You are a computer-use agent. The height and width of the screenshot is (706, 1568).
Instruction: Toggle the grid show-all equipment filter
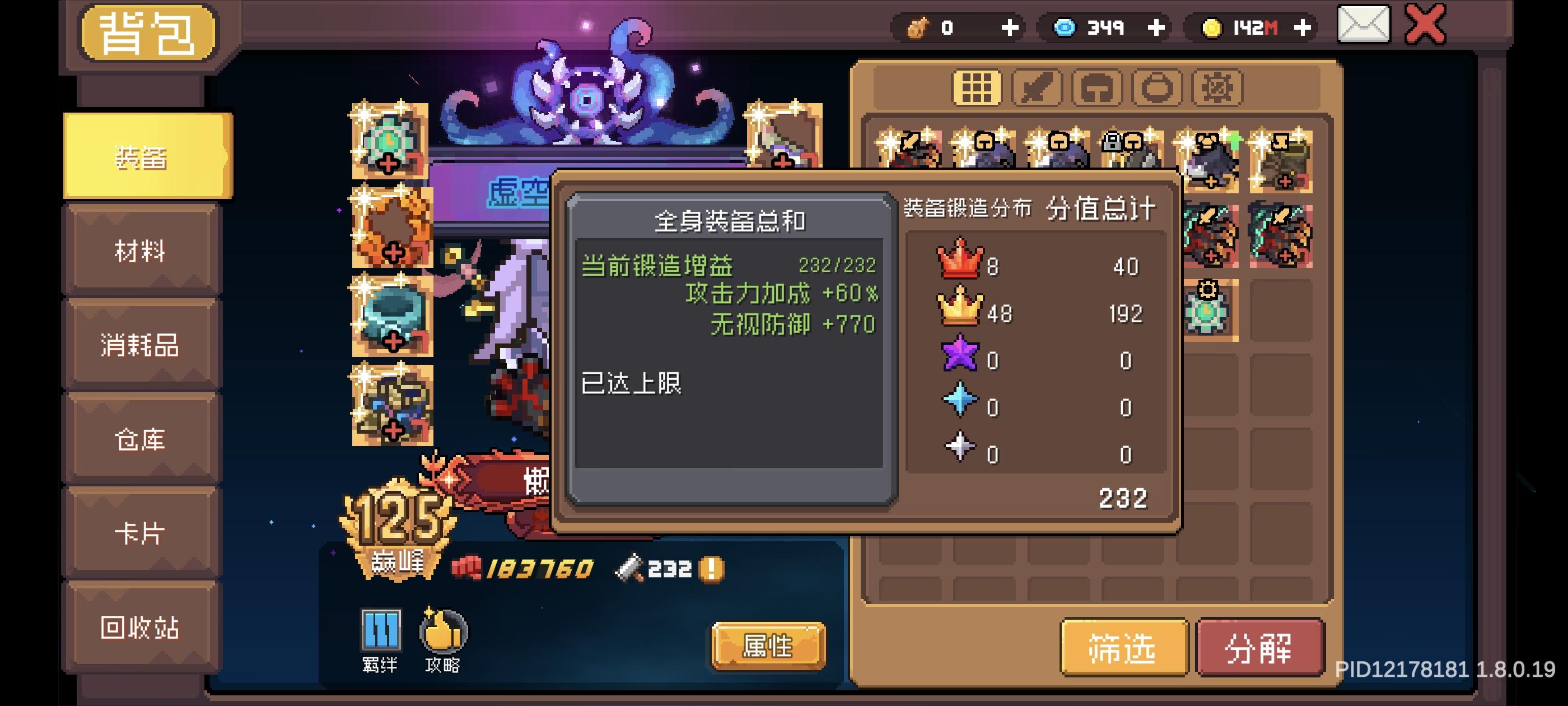coord(976,87)
